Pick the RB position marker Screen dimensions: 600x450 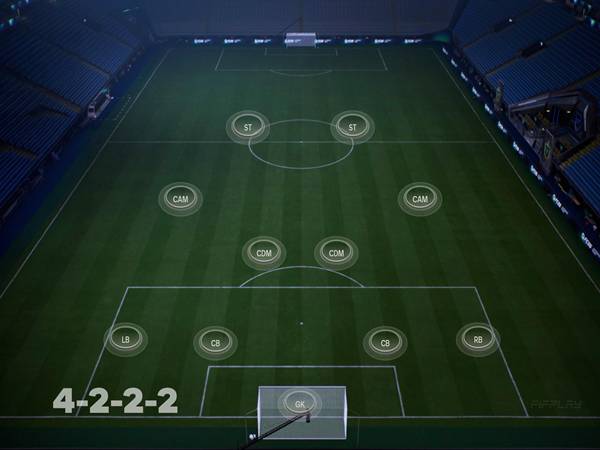pyautogui.click(x=478, y=340)
